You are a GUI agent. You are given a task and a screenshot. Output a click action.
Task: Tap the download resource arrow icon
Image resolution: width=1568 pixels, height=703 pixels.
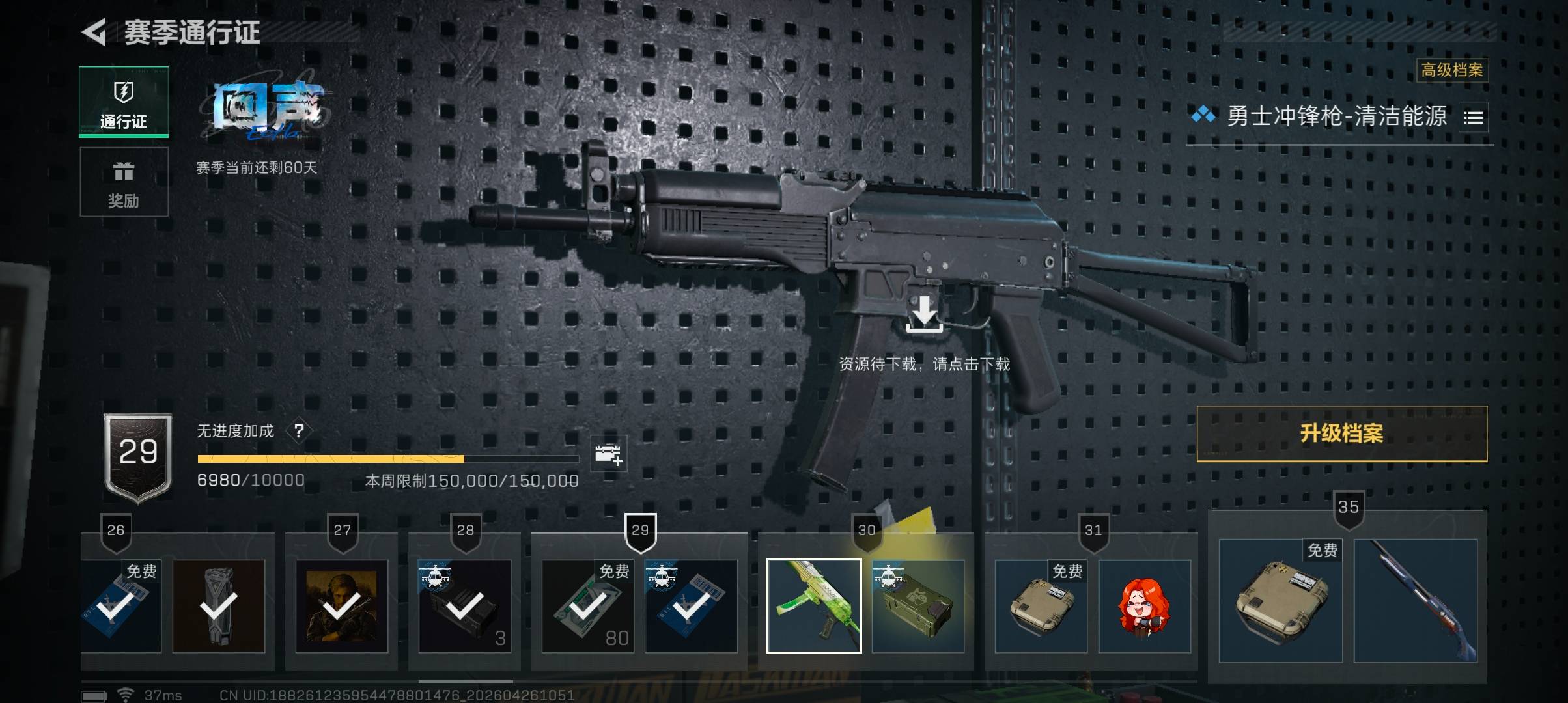pyautogui.click(x=924, y=314)
